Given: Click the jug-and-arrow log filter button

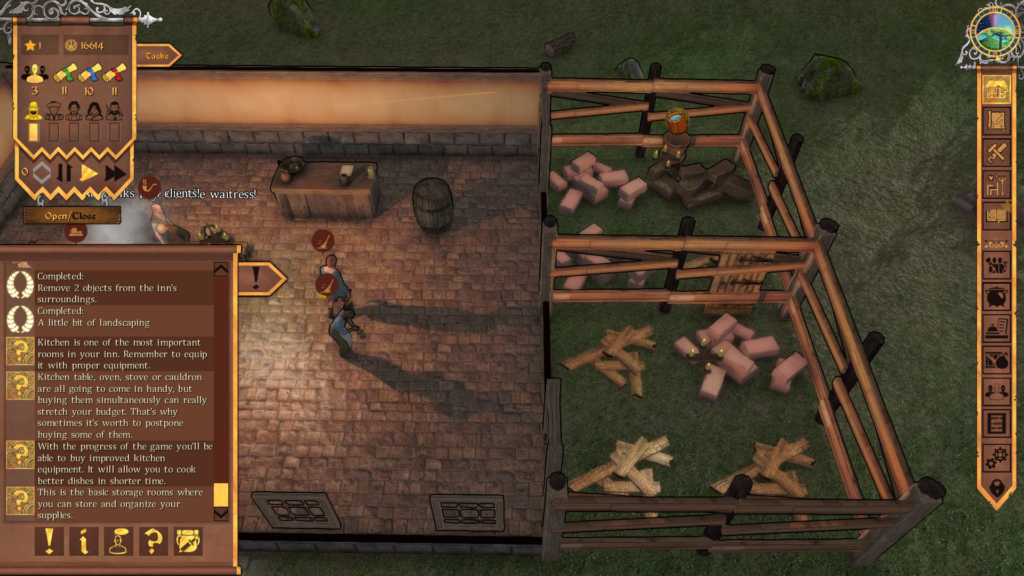Looking at the screenshot, I should 188,542.
